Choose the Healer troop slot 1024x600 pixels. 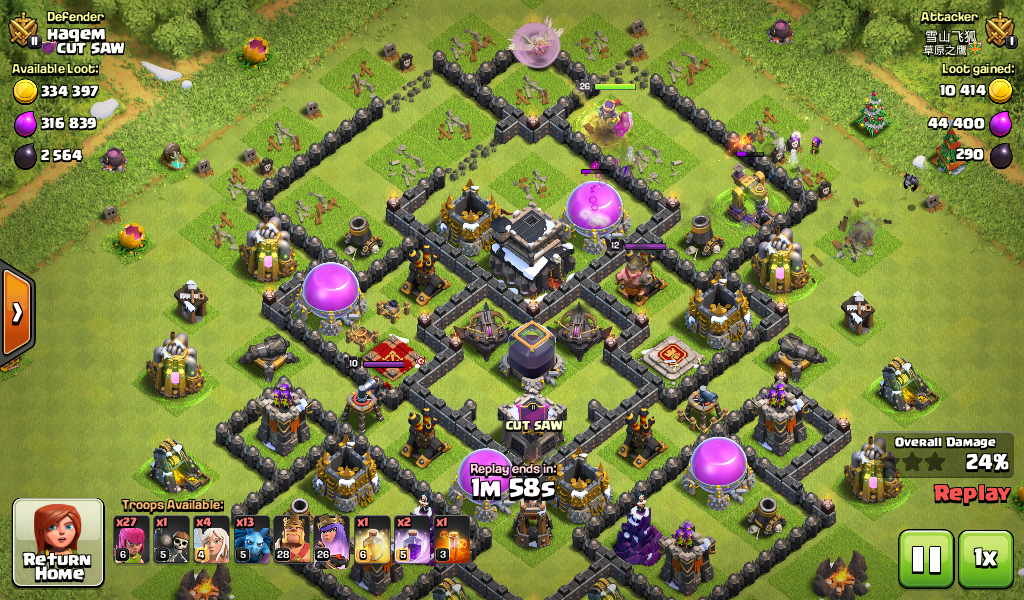point(211,539)
